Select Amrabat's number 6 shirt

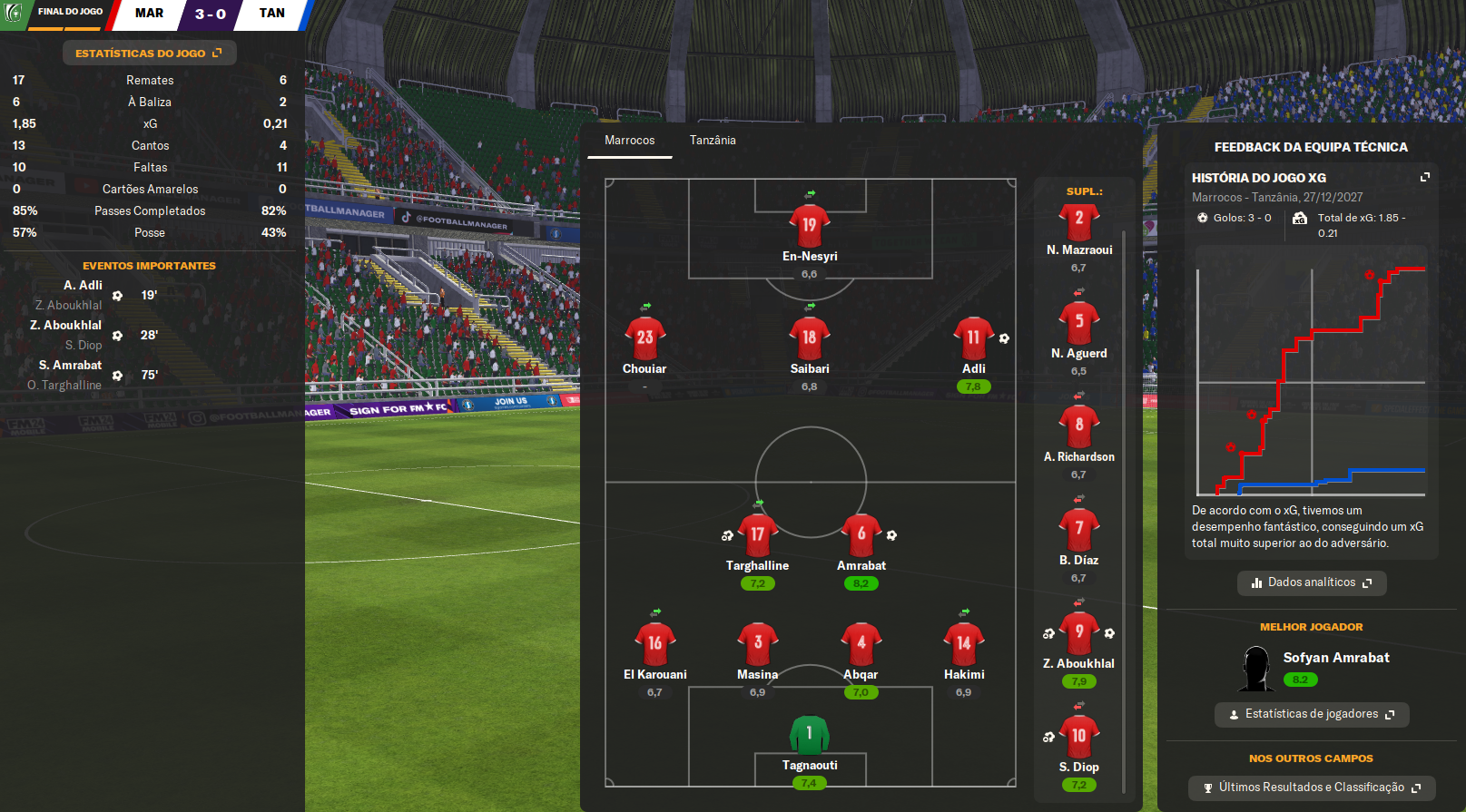point(861,534)
